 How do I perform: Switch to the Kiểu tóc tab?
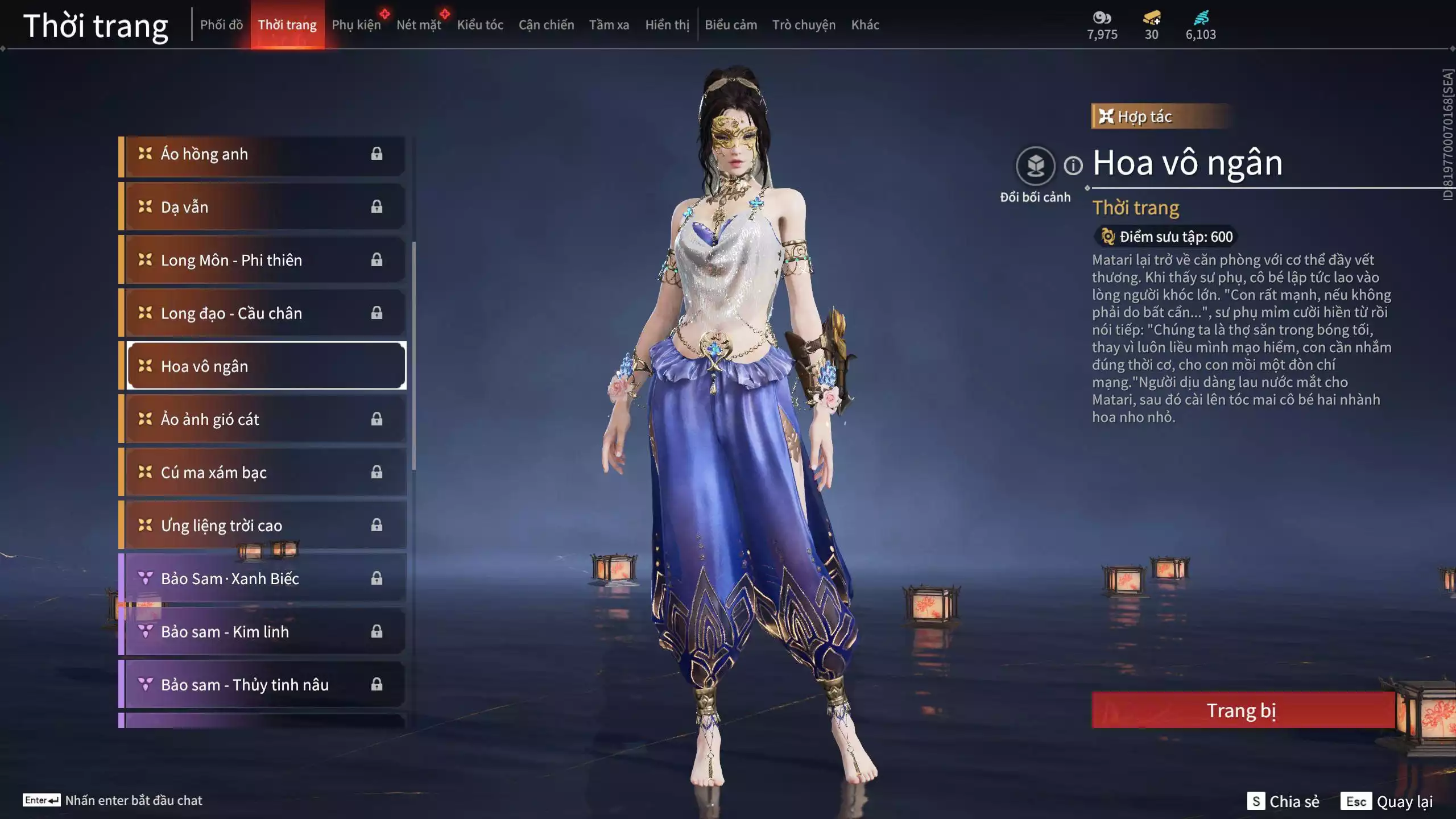pyautogui.click(x=481, y=24)
